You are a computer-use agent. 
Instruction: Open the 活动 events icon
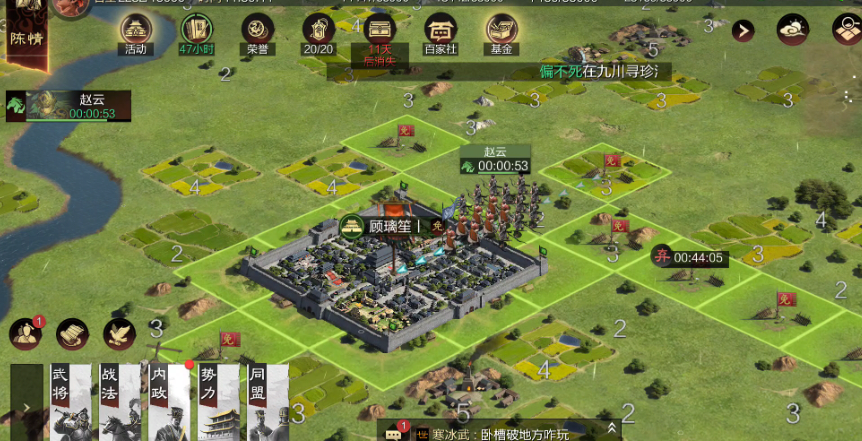point(135,31)
